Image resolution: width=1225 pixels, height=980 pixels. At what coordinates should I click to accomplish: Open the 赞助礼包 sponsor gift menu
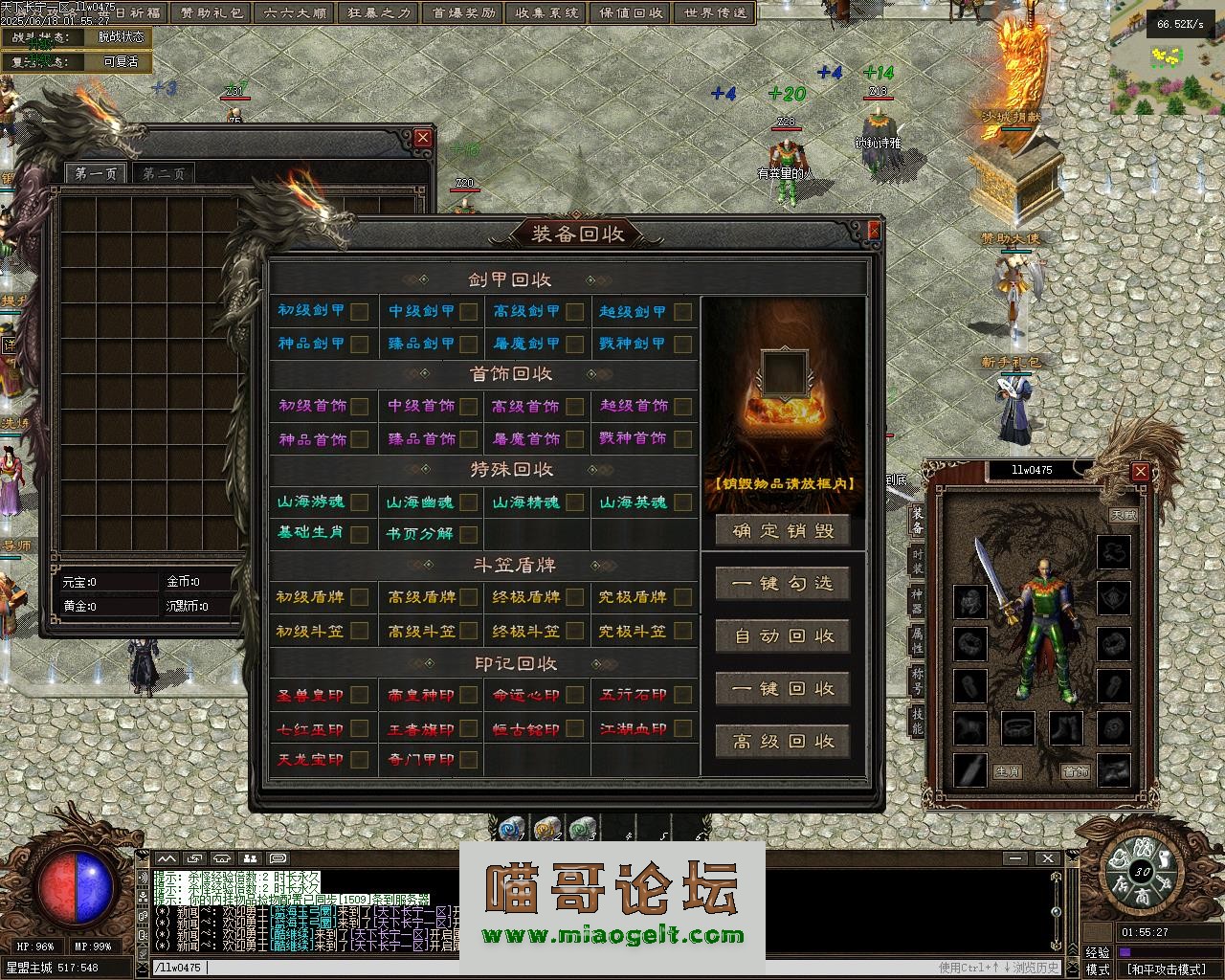[x=212, y=13]
